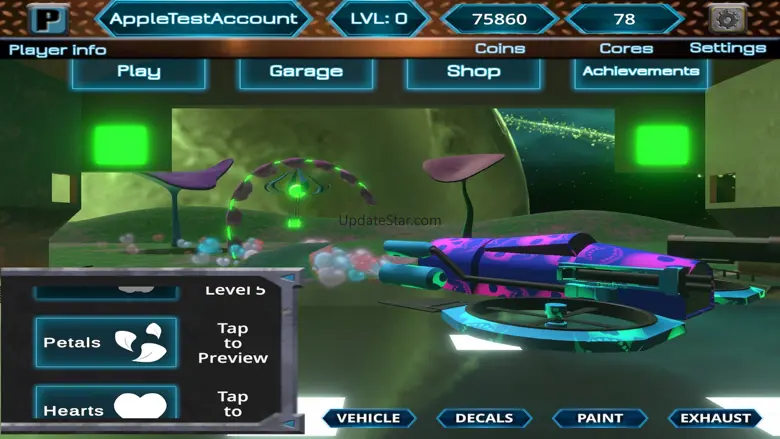Image resolution: width=780 pixels, height=439 pixels.
Task: Tap to Preview the Petals exhaust
Action: point(232,343)
